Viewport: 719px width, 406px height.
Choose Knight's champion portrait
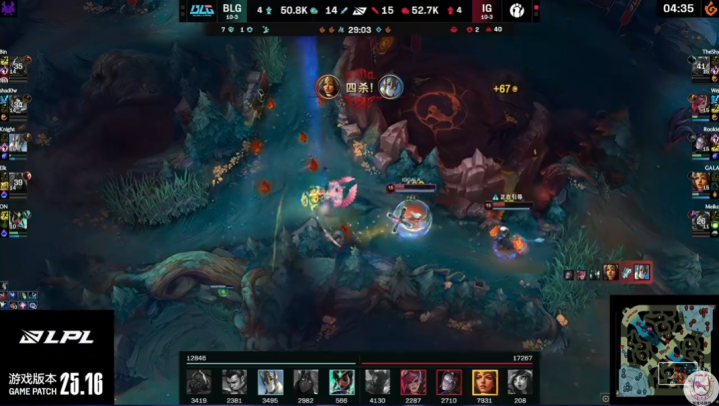18,144
